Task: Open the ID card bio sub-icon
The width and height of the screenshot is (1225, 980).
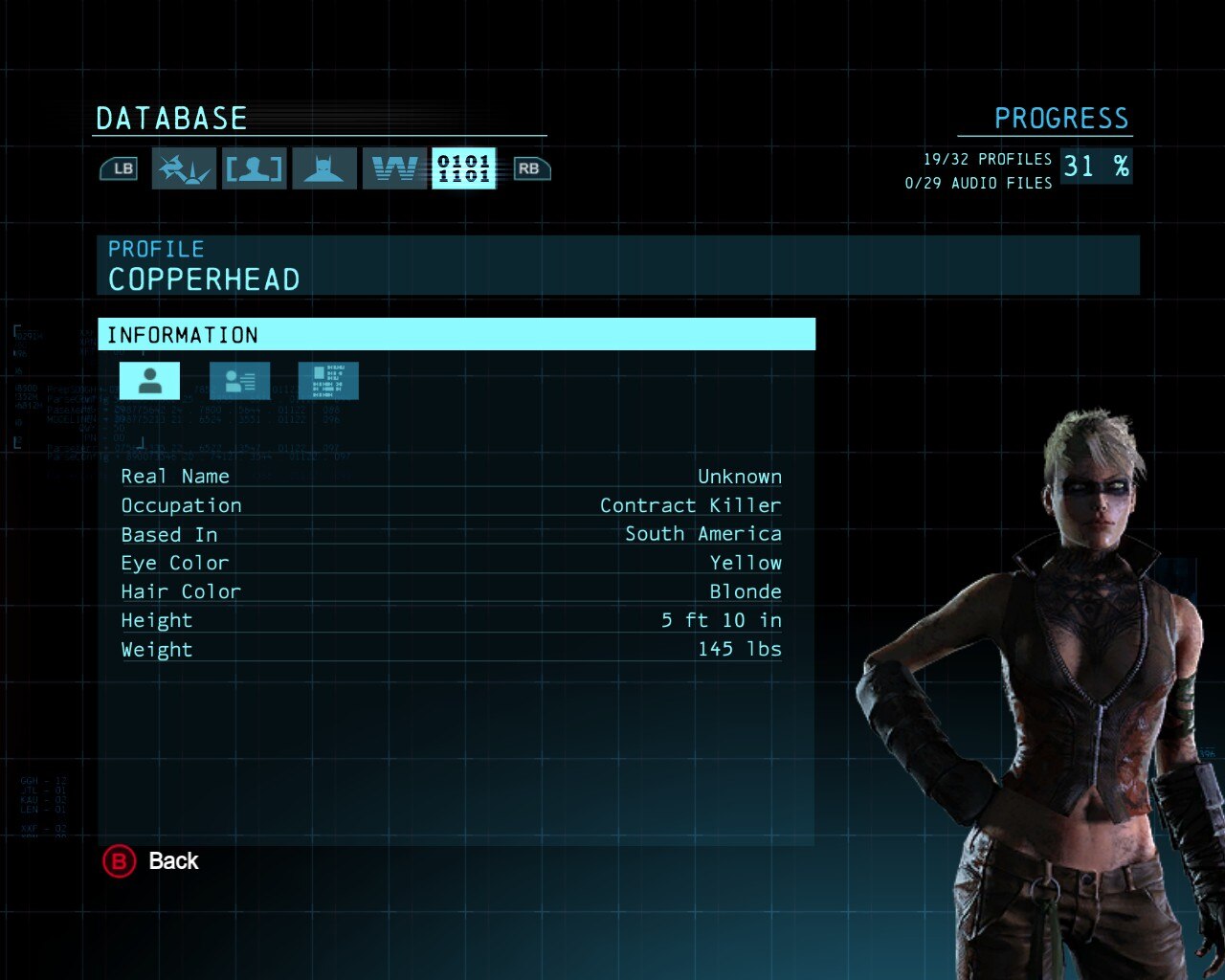Action: [x=239, y=380]
